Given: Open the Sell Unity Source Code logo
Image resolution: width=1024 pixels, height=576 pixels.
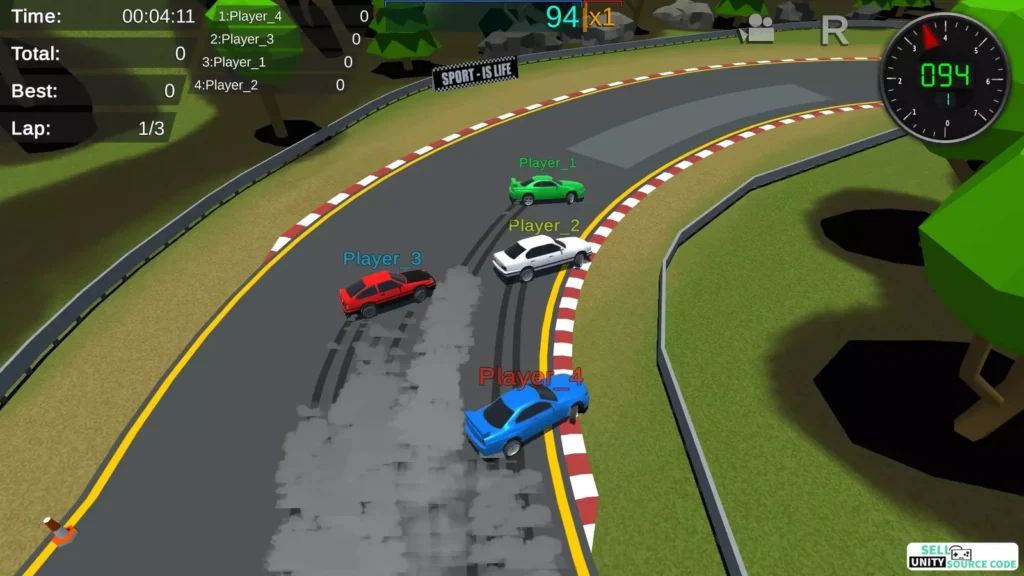Looking at the screenshot, I should click(x=961, y=556).
